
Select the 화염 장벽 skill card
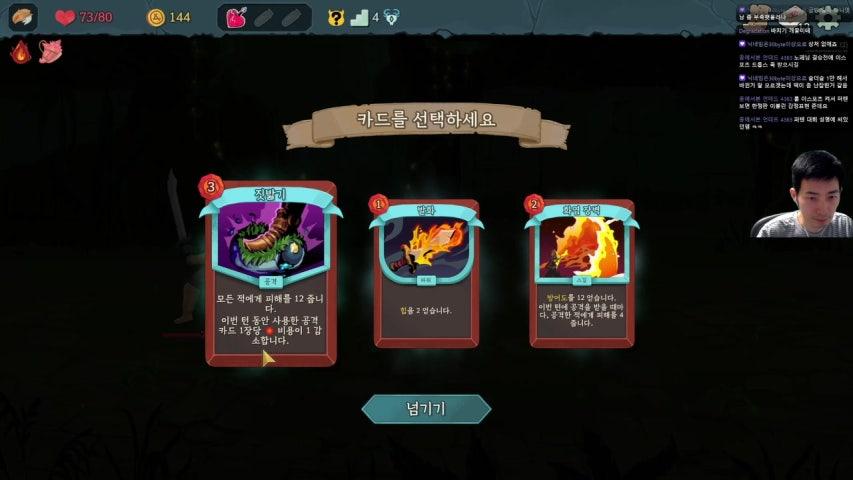581,272
